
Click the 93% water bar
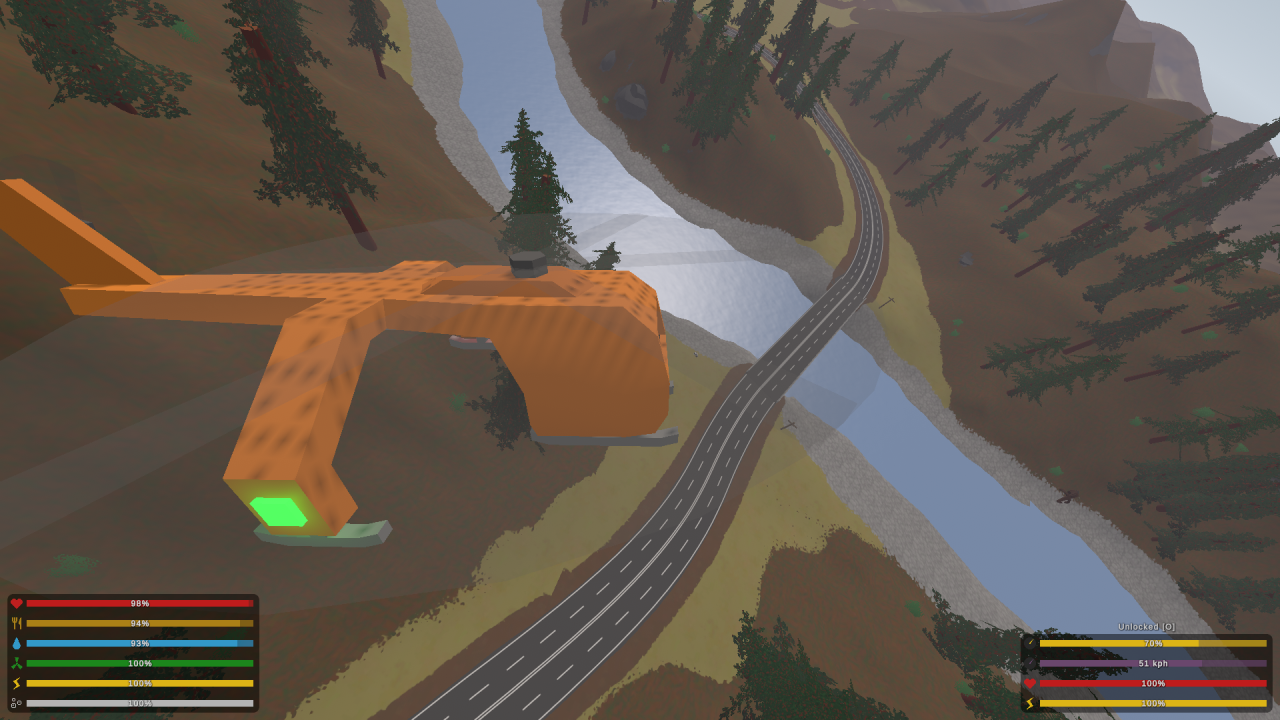coord(140,642)
